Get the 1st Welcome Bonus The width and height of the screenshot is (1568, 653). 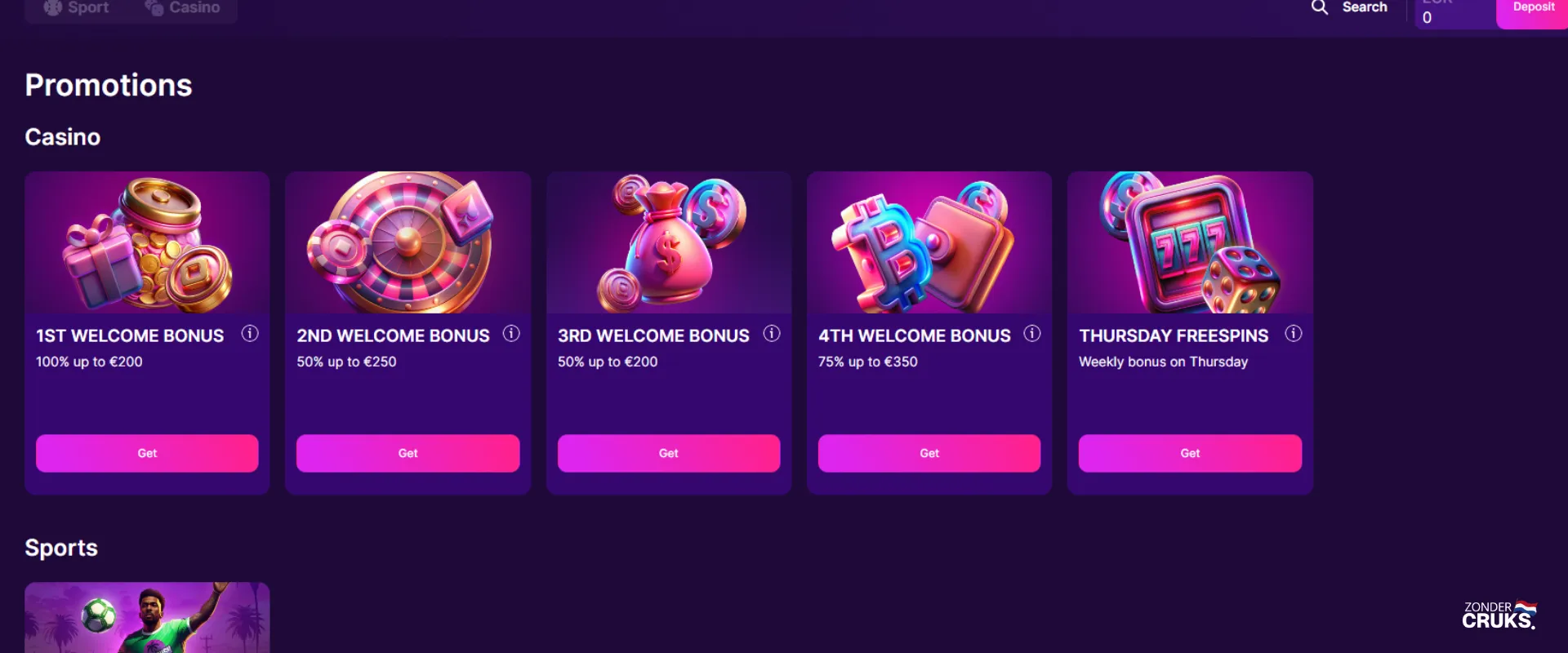tap(146, 453)
